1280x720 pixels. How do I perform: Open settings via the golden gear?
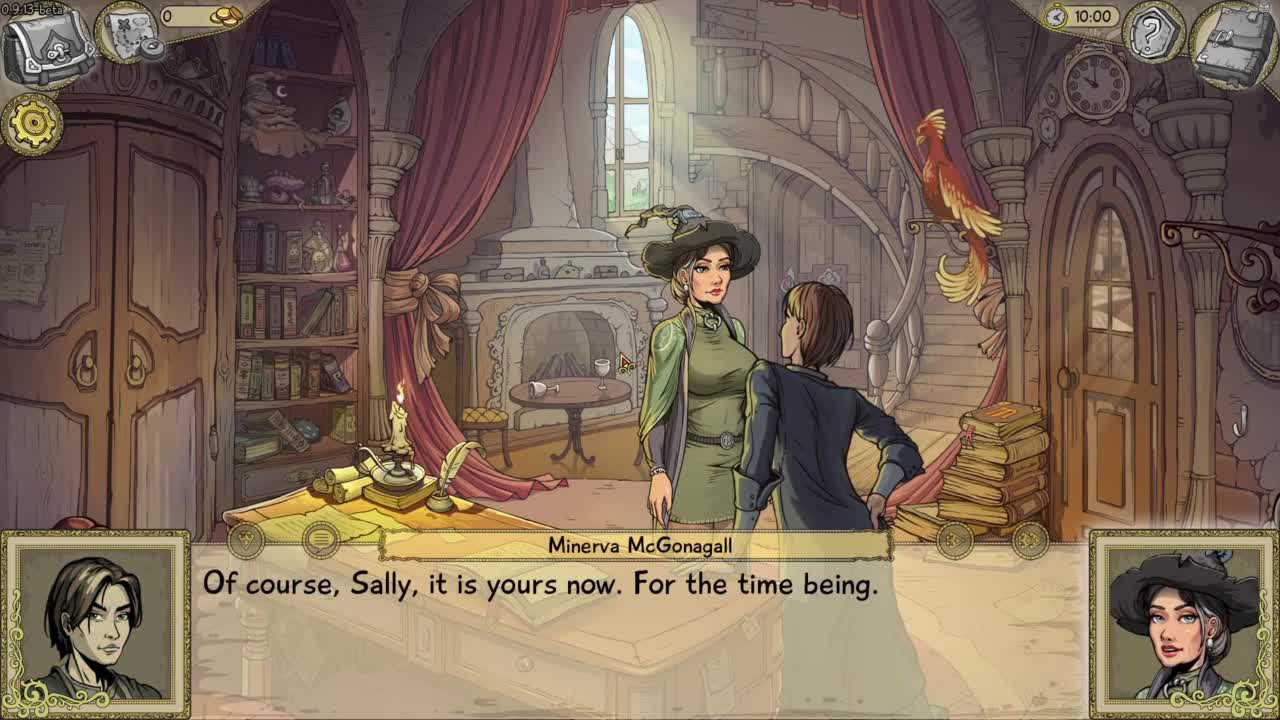tap(33, 124)
